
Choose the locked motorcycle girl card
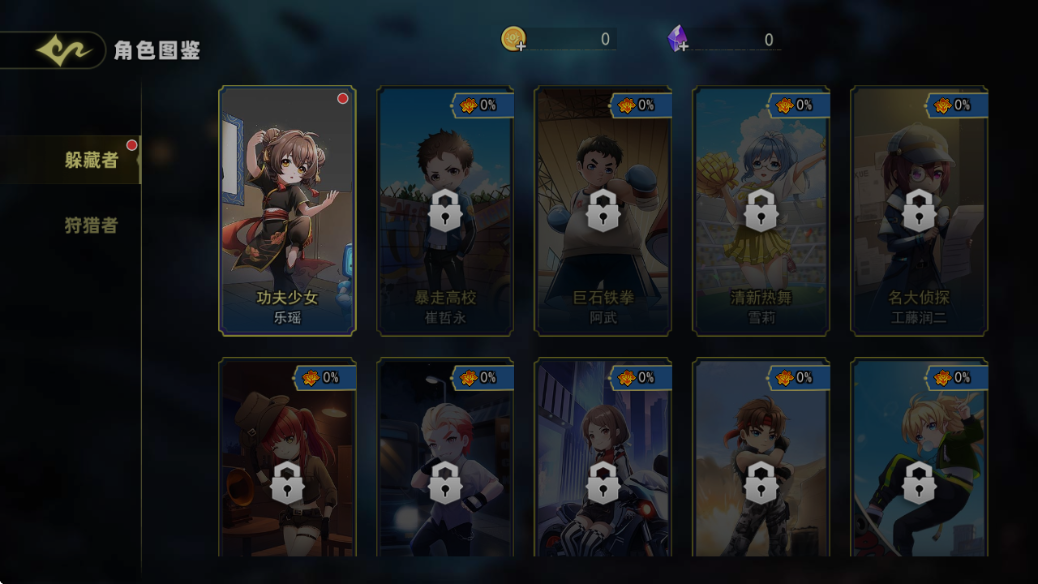click(602, 460)
